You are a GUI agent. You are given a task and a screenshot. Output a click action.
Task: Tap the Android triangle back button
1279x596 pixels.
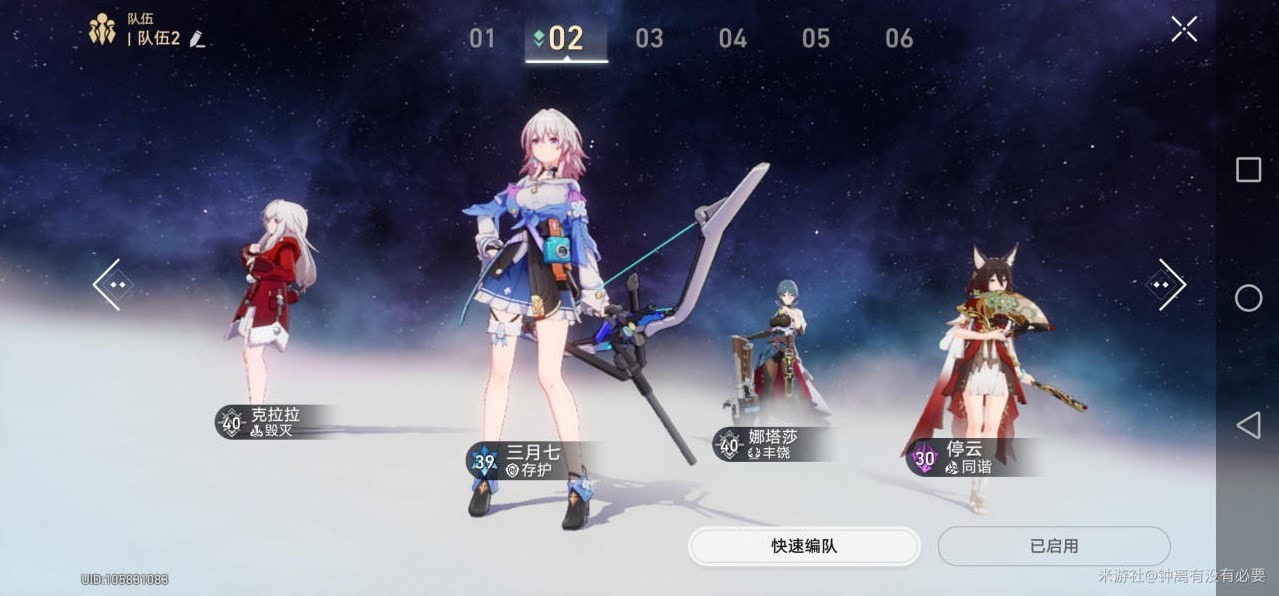pyautogui.click(x=1248, y=426)
